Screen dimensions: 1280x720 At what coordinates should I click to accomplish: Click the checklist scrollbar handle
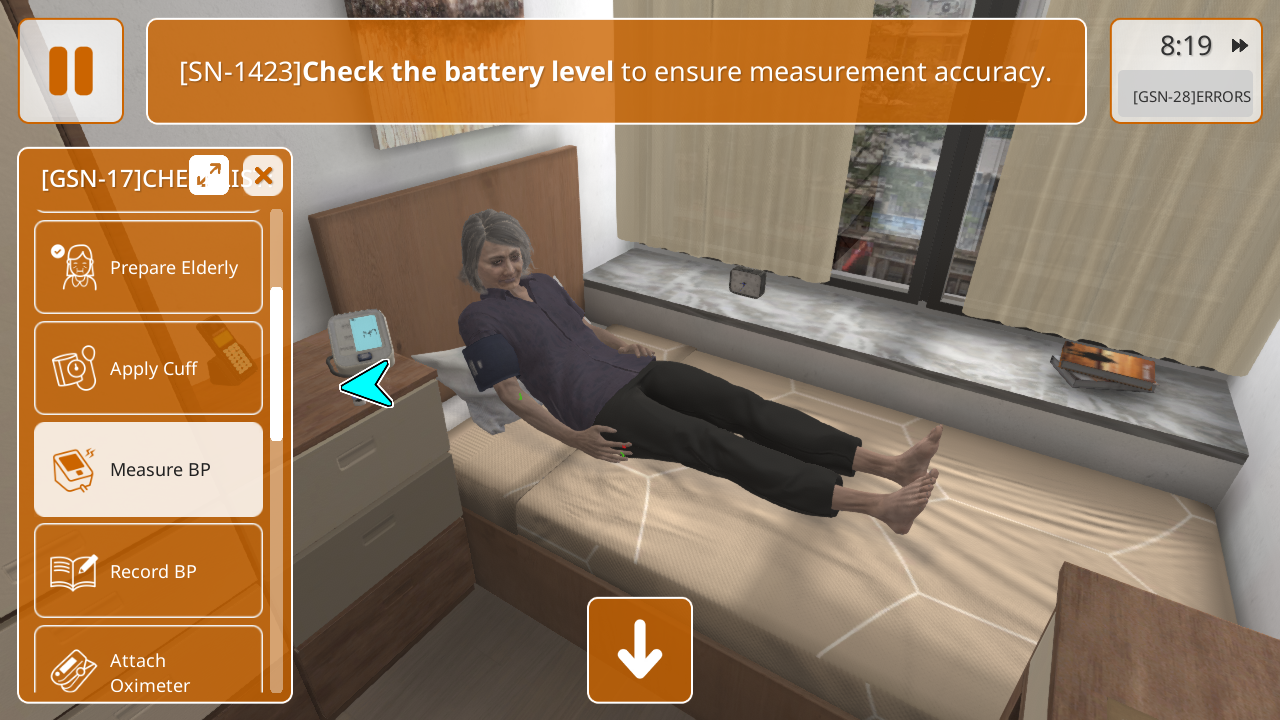click(x=277, y=364)
